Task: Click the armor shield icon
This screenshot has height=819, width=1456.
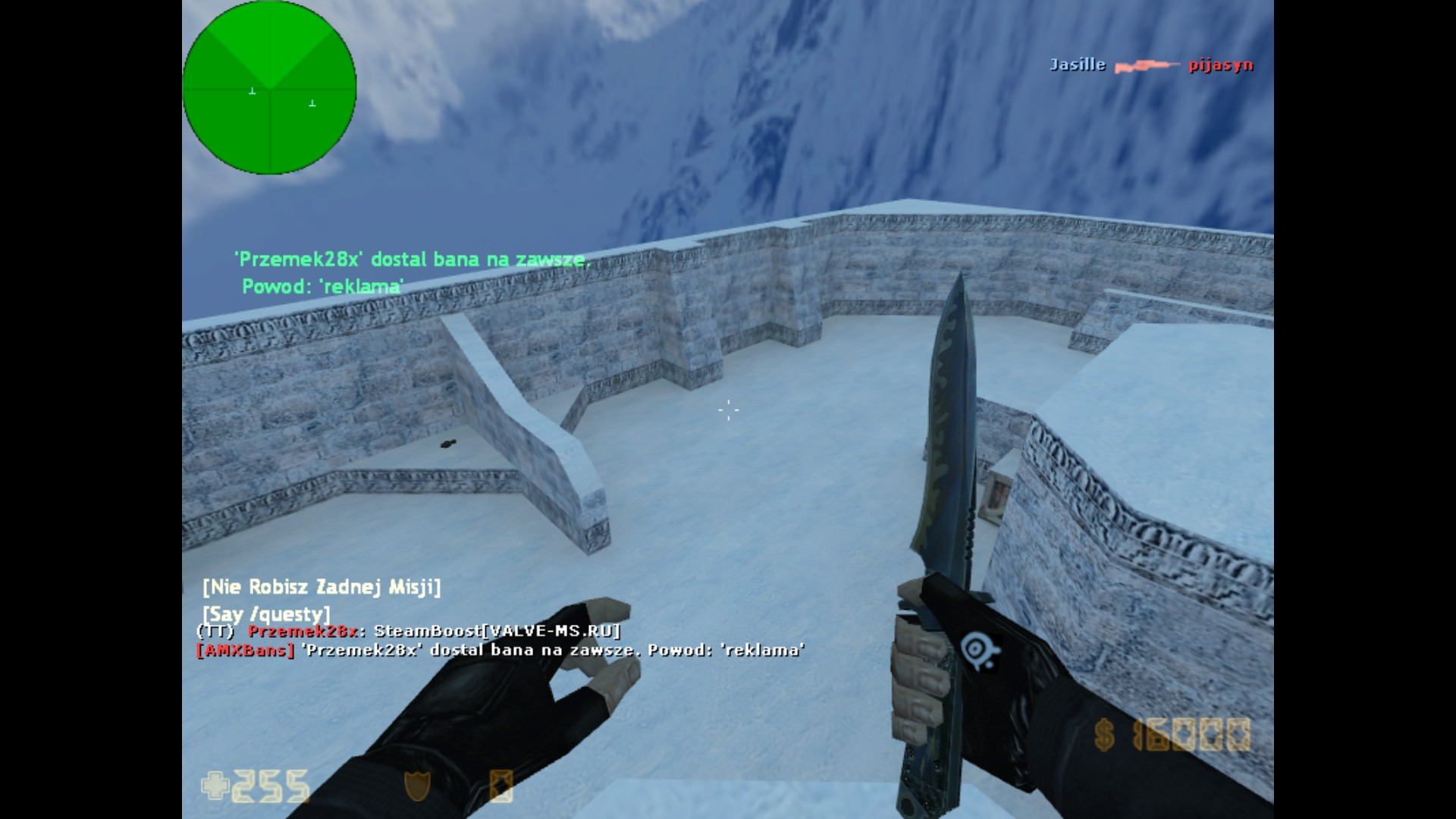Action: click(x=417, y=786)
